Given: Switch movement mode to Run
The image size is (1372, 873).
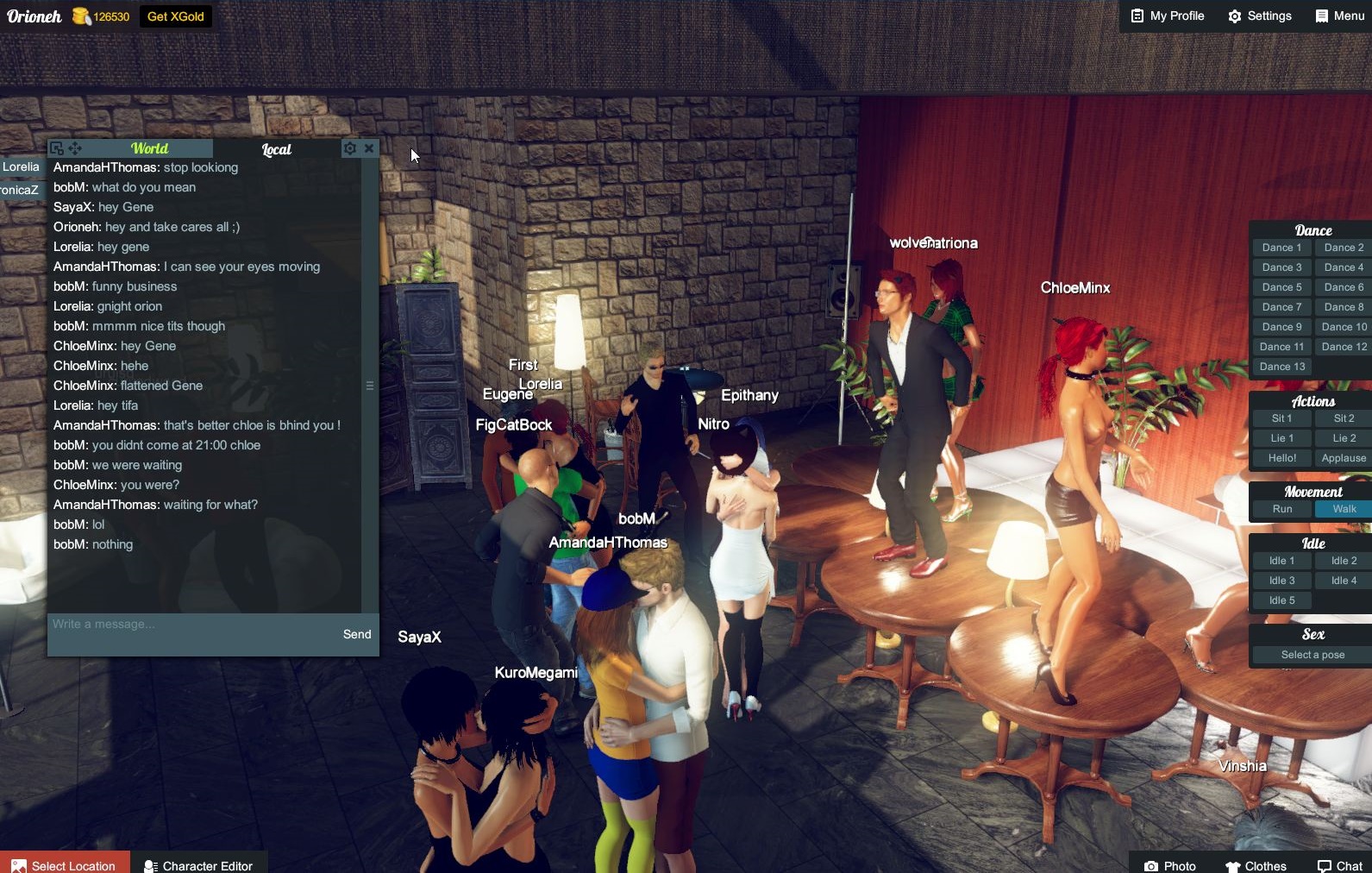Looking at the screenshot, I should (1281, 509).
